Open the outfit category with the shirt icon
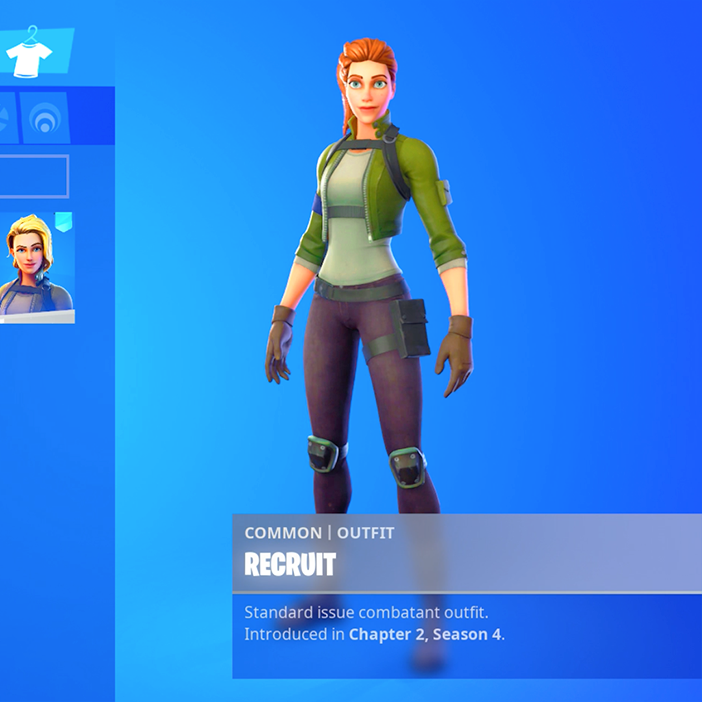Screen dimensions: 702x702 30,52
